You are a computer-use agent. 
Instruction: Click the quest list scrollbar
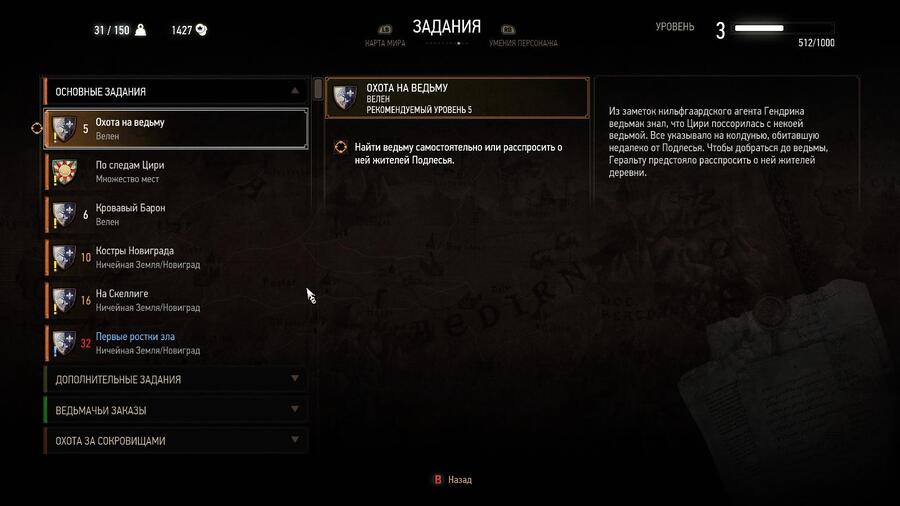coord(318,90)
